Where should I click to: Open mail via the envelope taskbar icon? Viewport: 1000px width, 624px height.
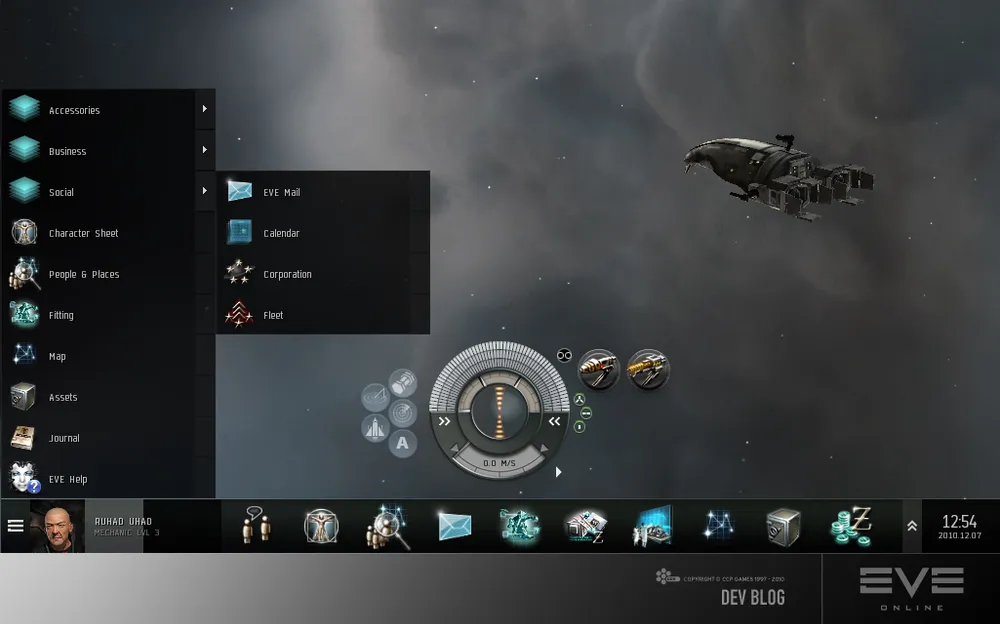coord(454,526)
